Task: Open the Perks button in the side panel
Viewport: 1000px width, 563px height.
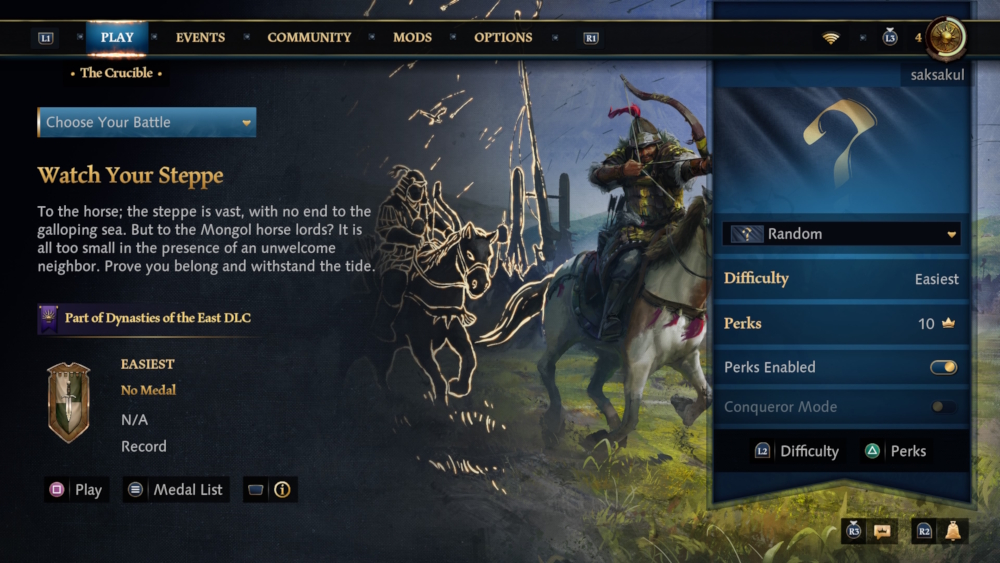Action: [896, 451]
